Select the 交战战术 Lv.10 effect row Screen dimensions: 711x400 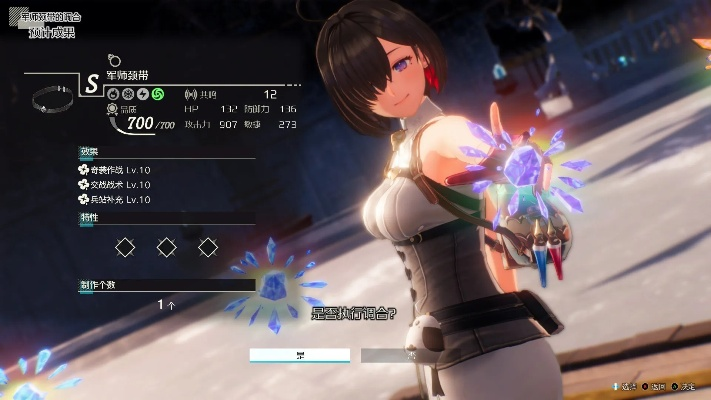(x=115, y=184)
